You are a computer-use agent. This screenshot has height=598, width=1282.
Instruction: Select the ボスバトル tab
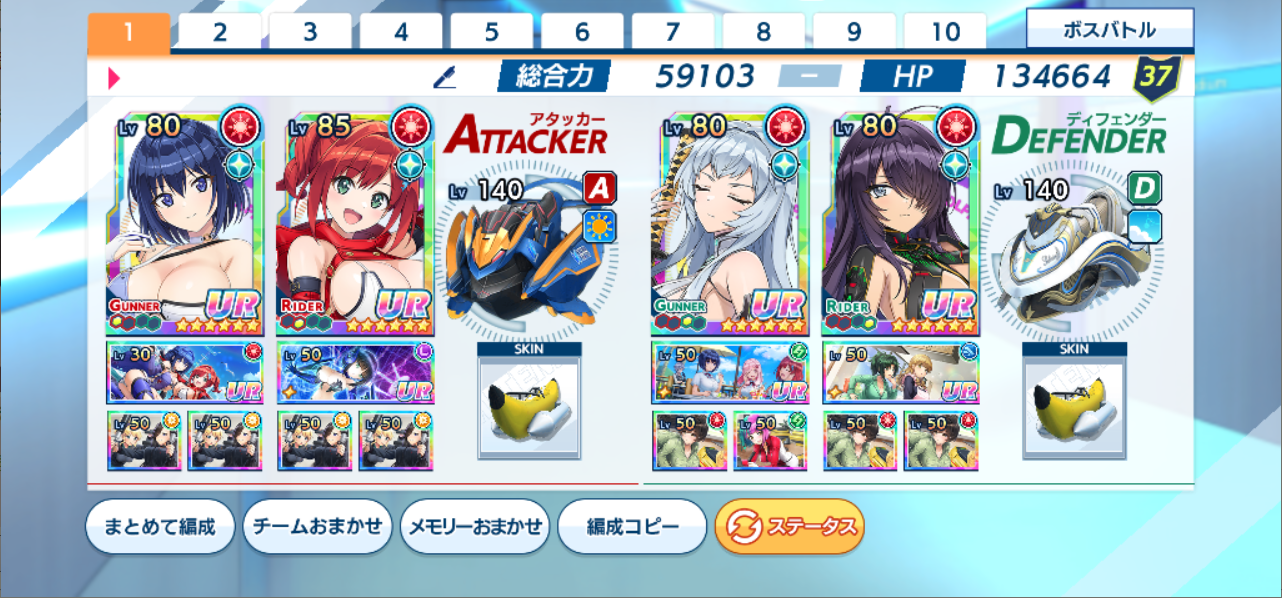tap(1109, 30)
